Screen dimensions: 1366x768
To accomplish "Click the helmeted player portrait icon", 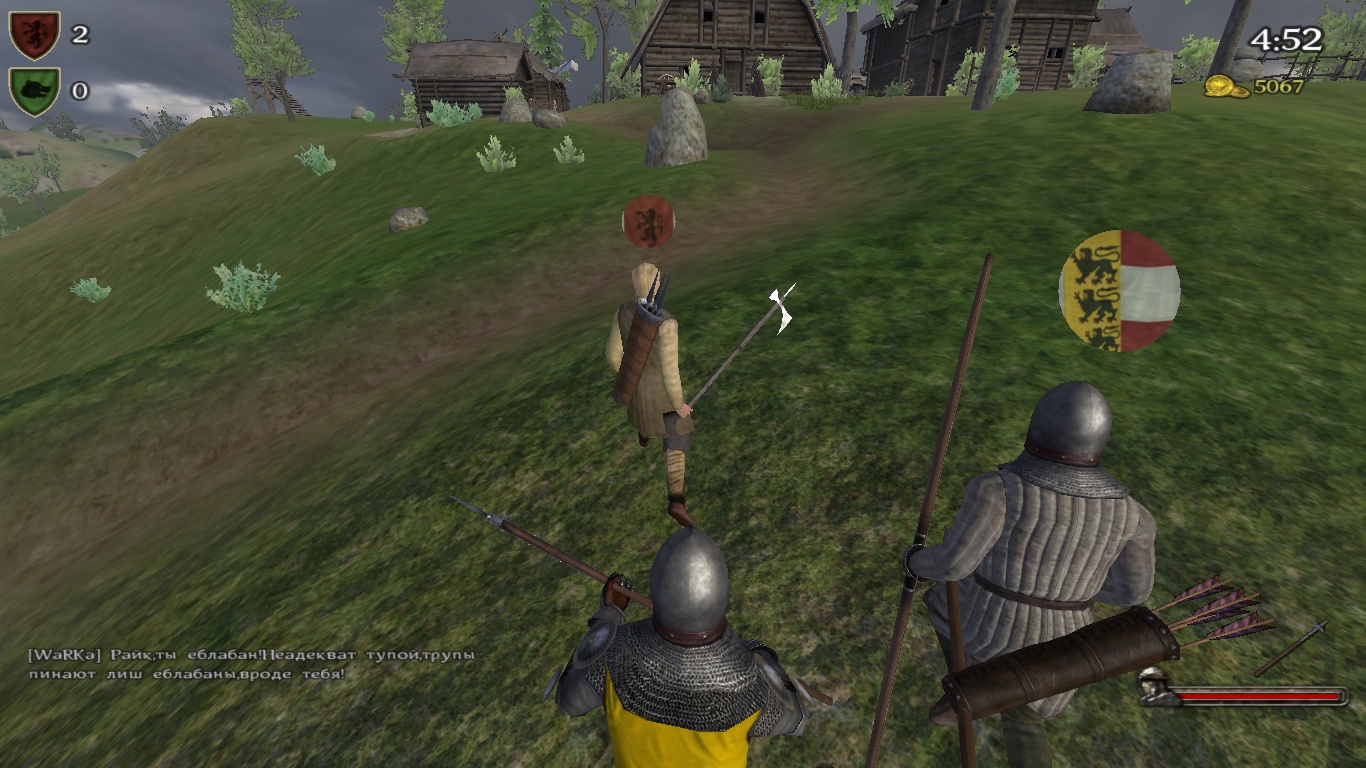I will click(x=1155, y=686).
